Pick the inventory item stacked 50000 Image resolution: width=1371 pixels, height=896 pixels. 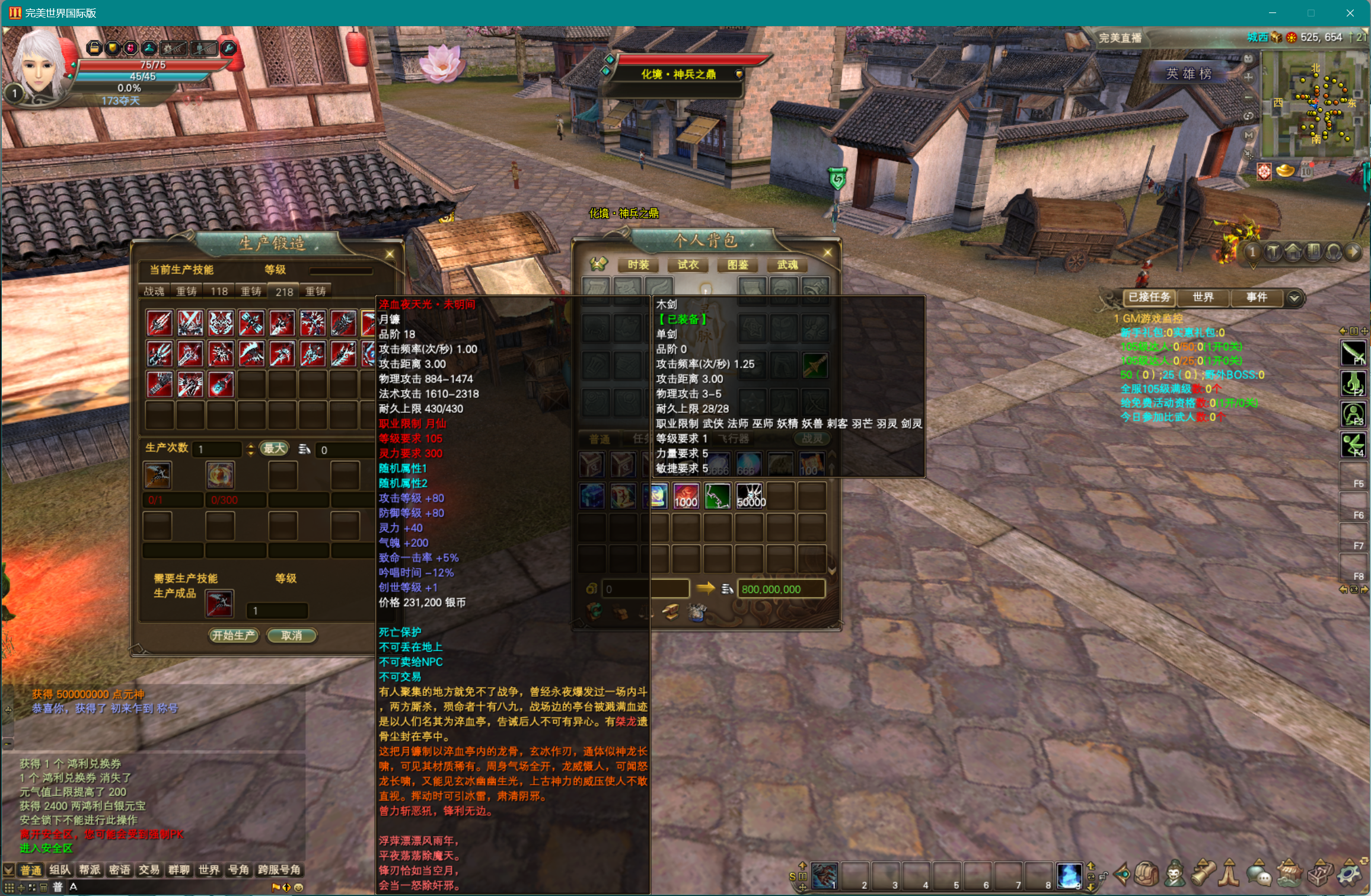tap(750, 496)
